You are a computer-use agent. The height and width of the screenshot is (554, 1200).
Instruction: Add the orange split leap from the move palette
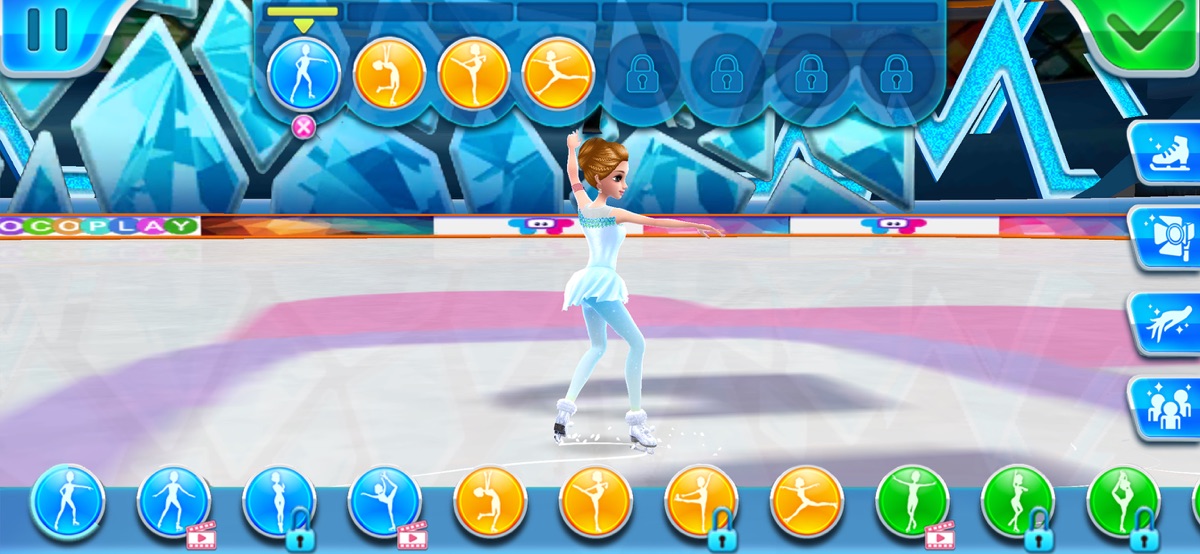pyautogui.click(x=808, y=502)
